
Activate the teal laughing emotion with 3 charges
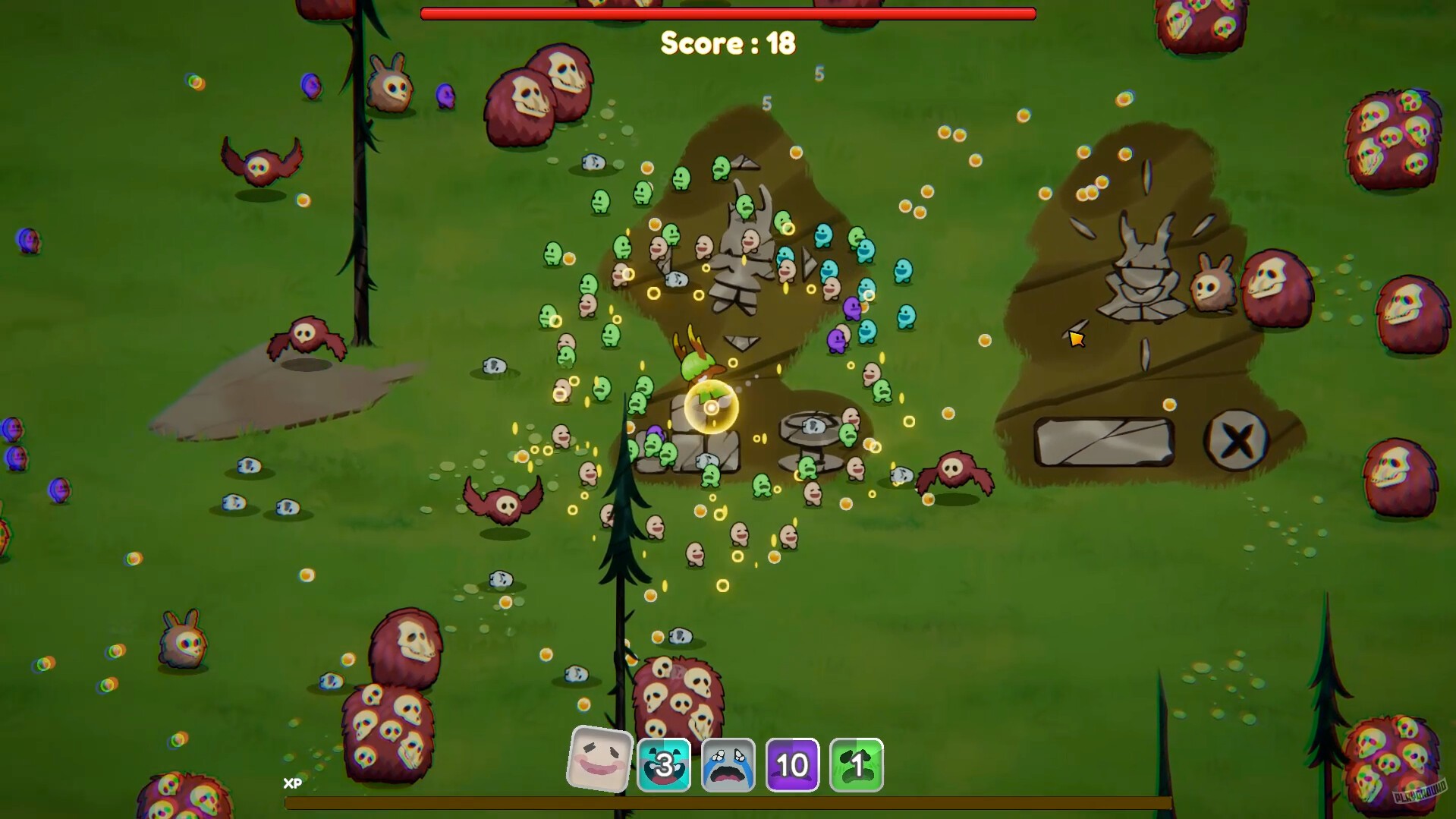[663, 764]
